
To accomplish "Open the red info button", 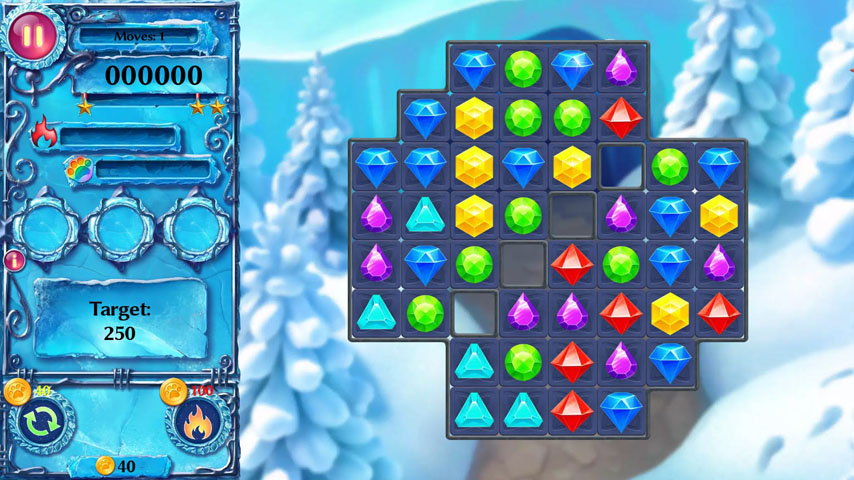I will coord(15,261).
